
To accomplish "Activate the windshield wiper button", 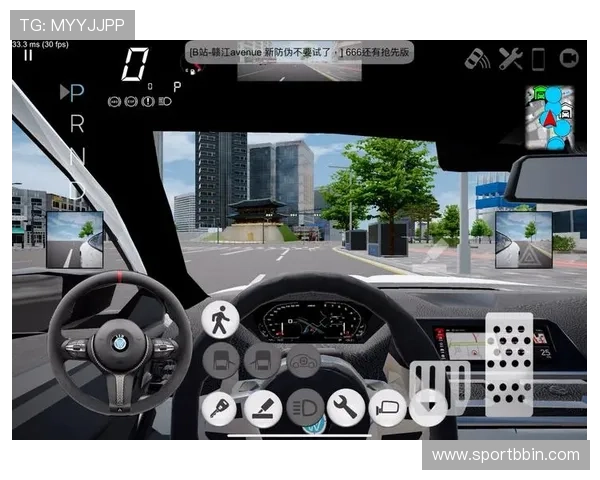I will [263, 408].
